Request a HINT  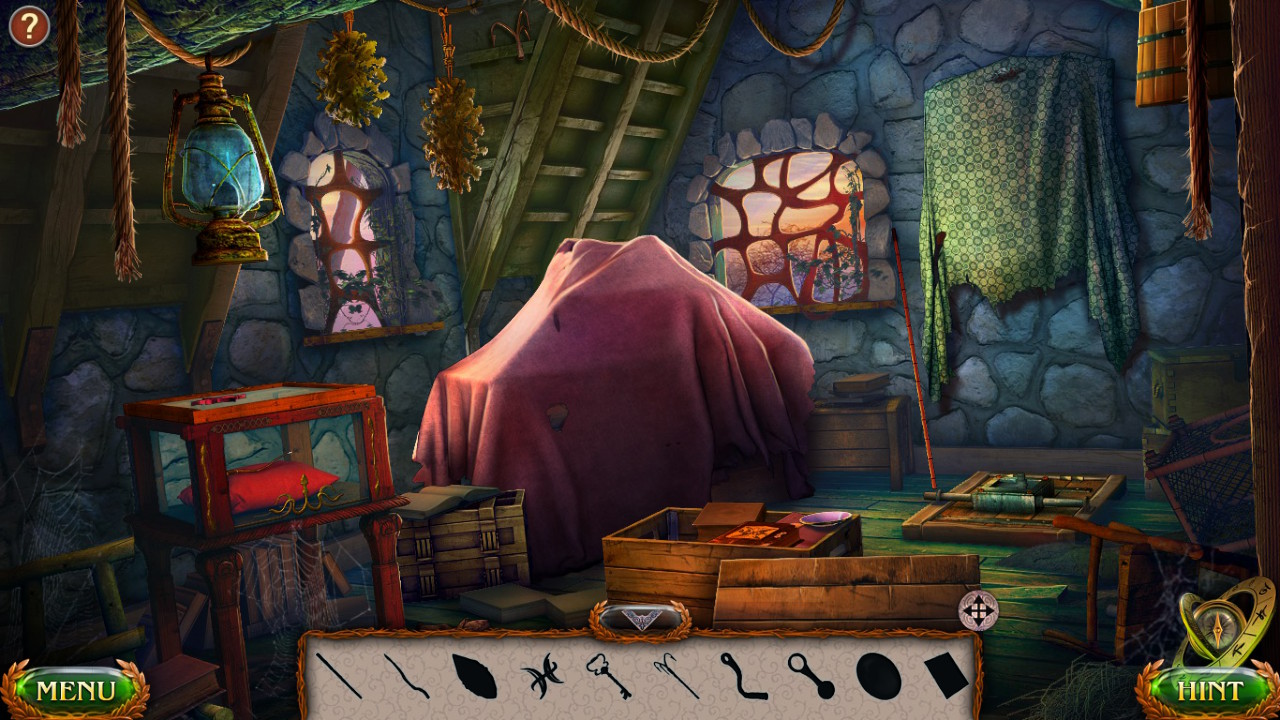[x=1212, y=690]
